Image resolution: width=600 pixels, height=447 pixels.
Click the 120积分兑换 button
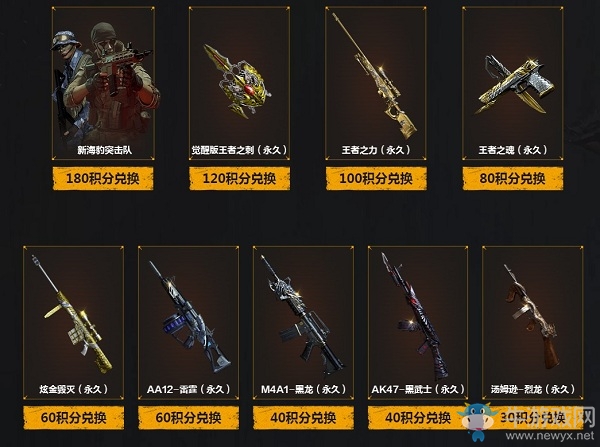239,180
